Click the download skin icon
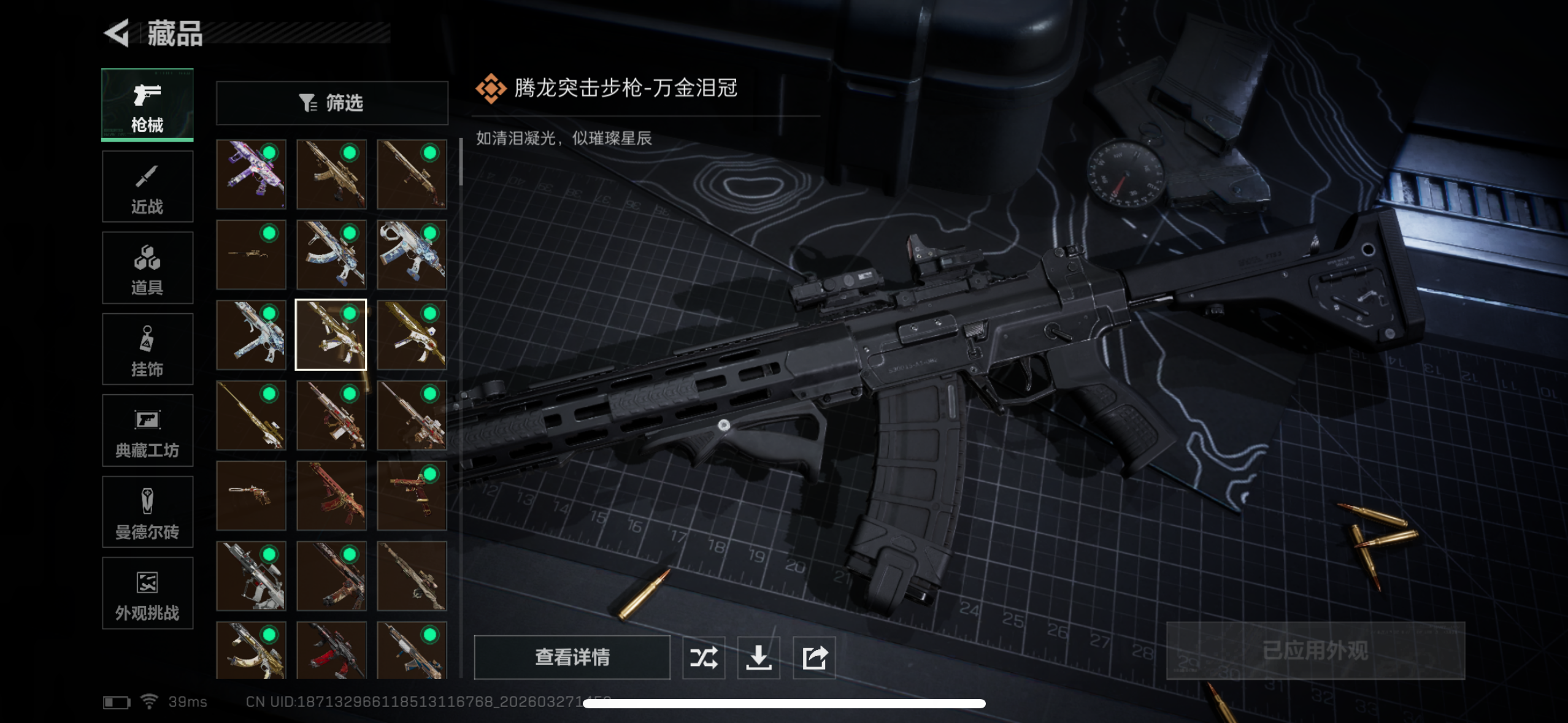1568x723 pixels. 759,657
